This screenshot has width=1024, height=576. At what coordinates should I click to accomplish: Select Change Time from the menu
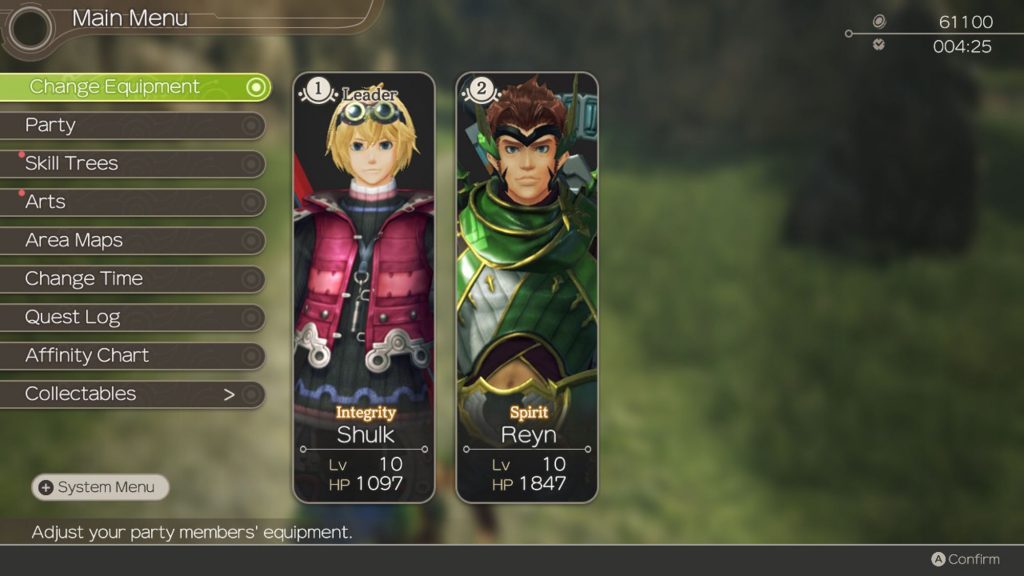tap(130, 279)
